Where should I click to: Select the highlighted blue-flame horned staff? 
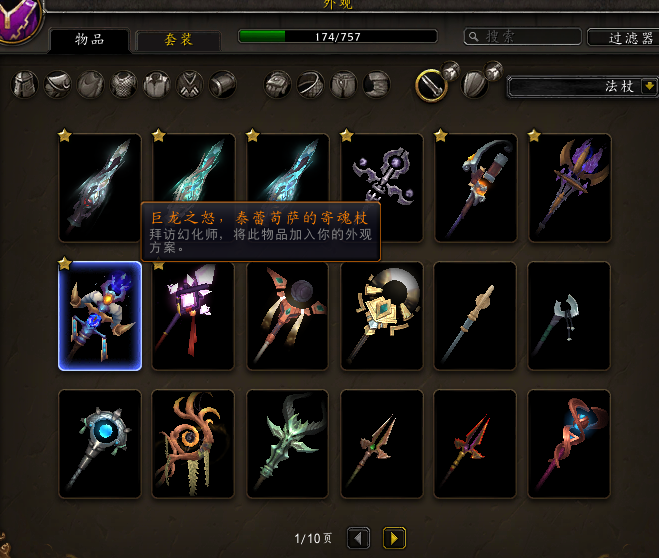[100, 316]
